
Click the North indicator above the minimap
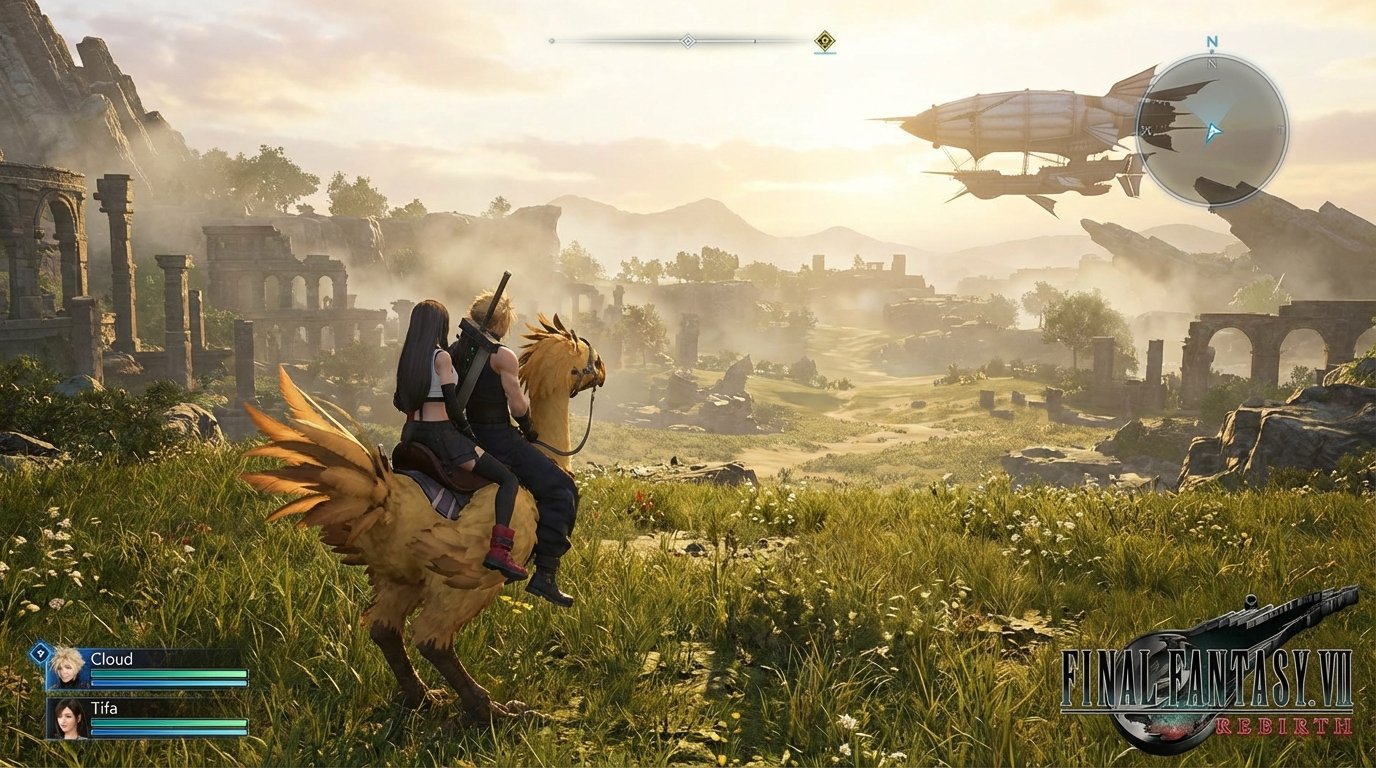1212,41
